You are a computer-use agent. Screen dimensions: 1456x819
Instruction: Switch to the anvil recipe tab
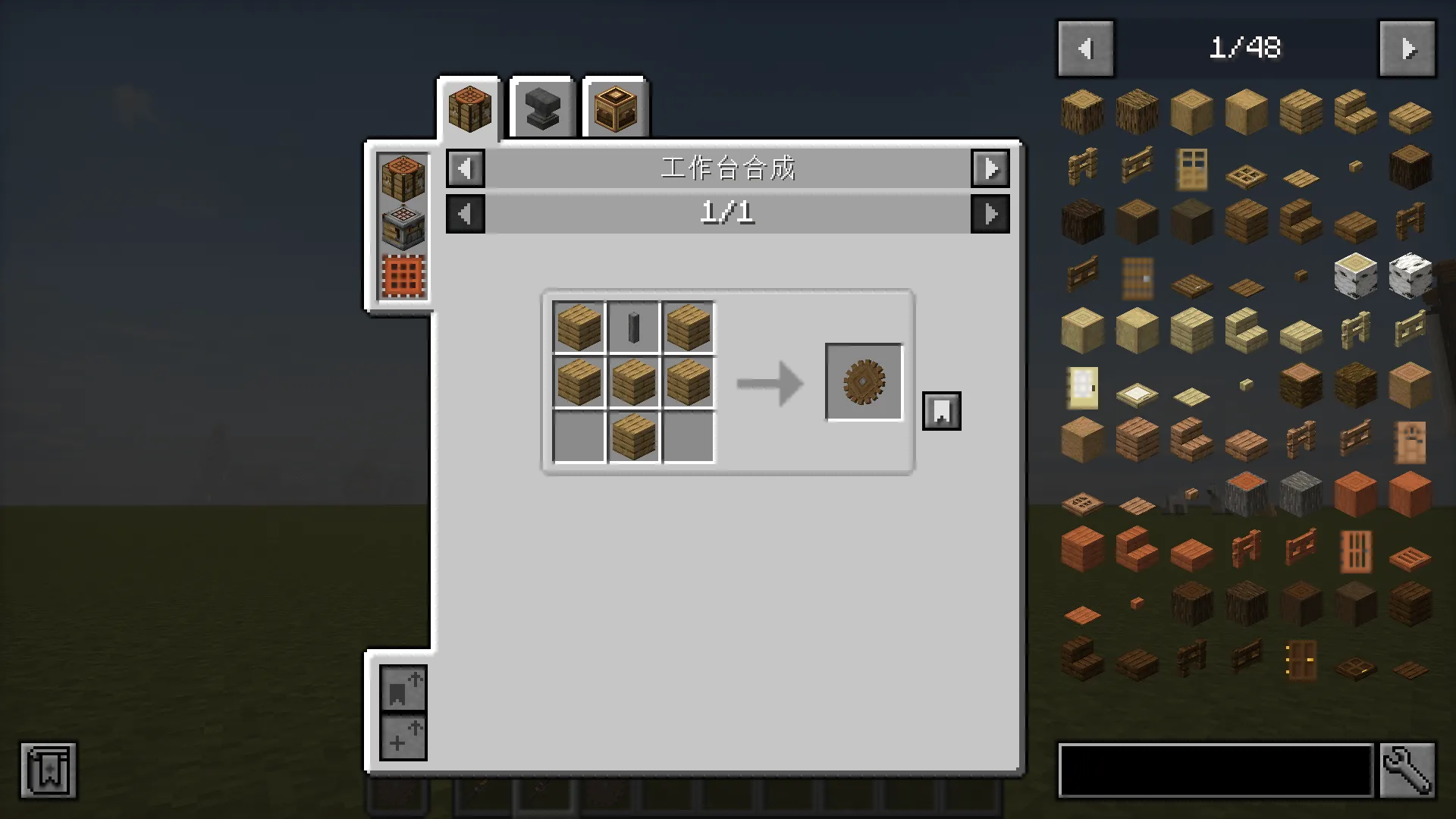[x=541, y=107]
